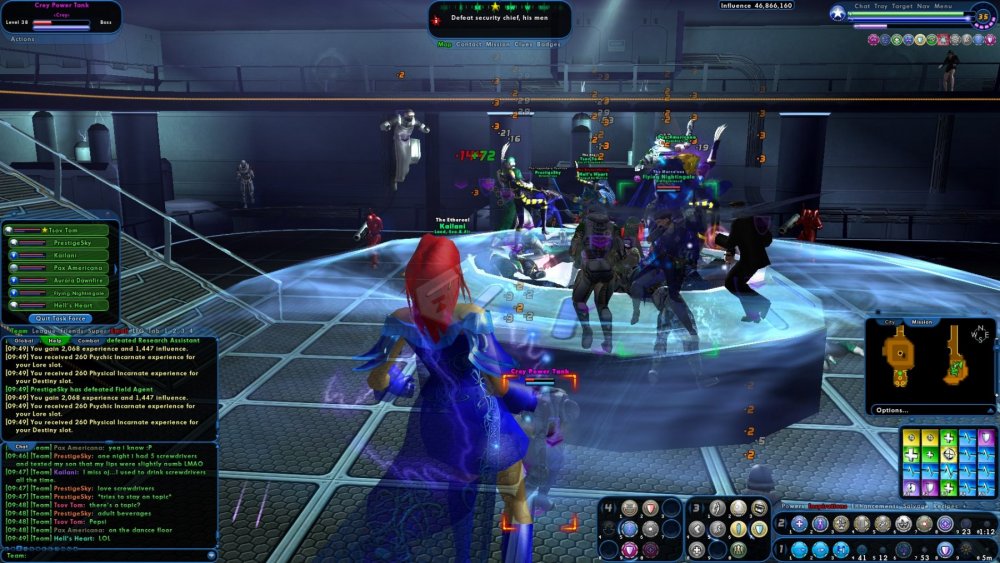Screen dimensions: 1000x563
Task: Open the Map from the navigation bar
Action: click(445, 44)
